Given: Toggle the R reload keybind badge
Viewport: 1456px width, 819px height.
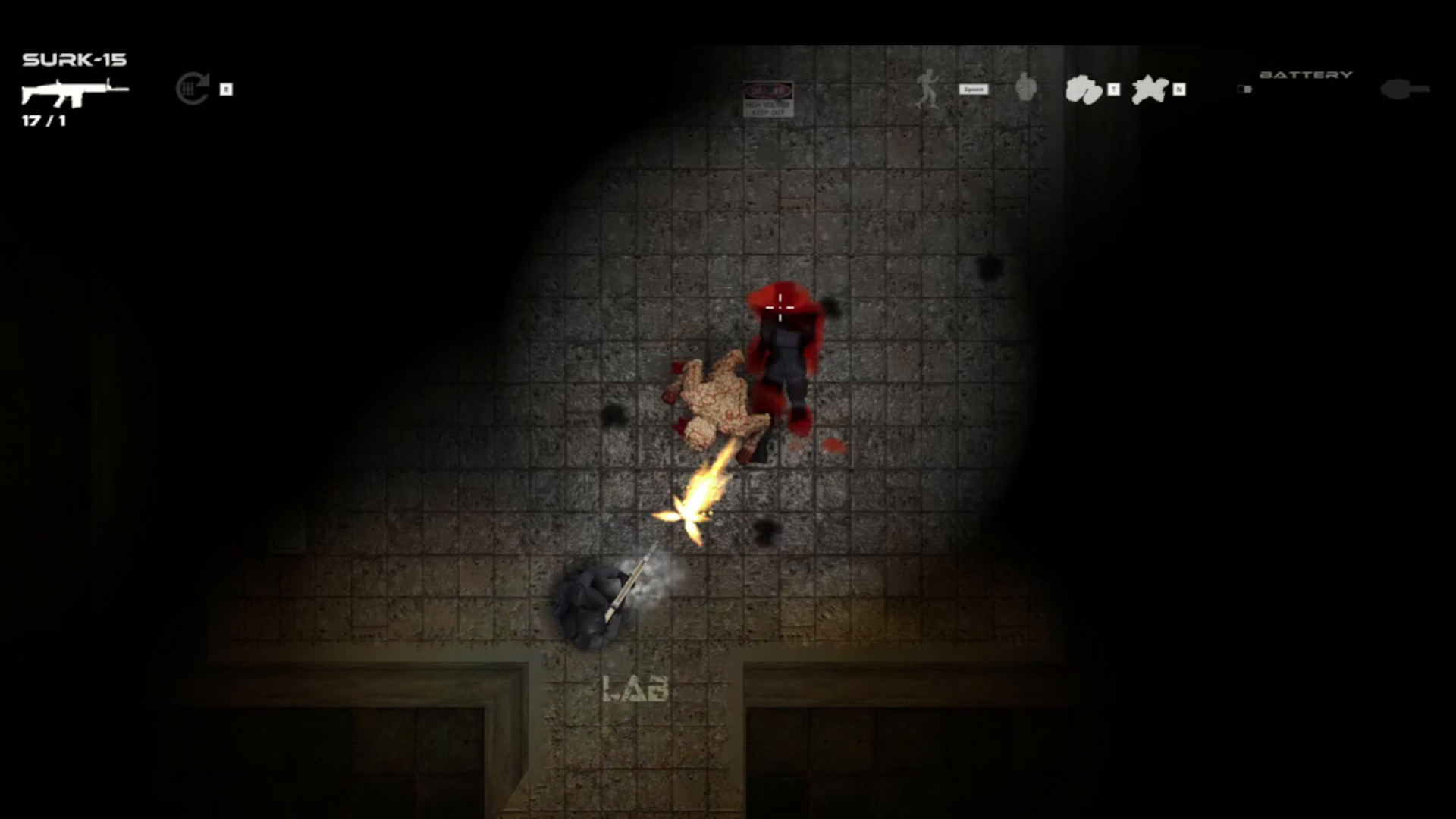Looking at the screenshot, I should (225, 89).
